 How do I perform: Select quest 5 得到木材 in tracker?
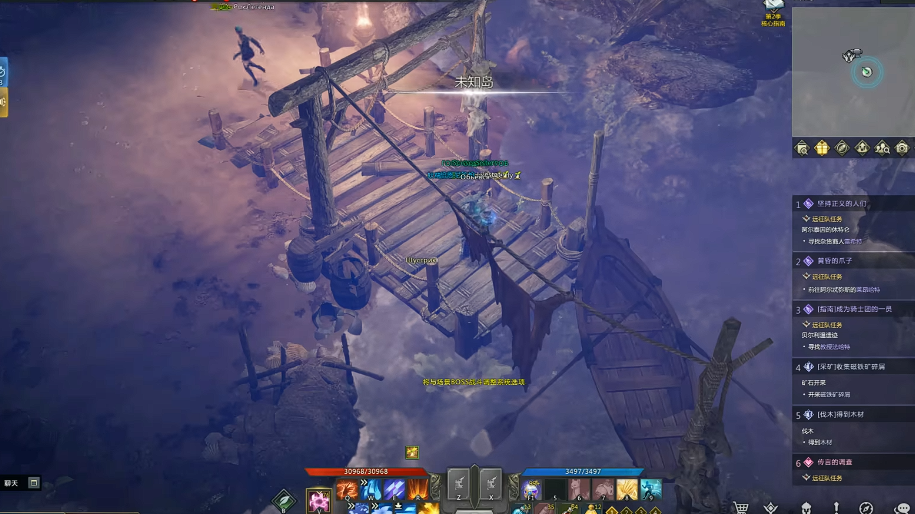pos(840,414)
